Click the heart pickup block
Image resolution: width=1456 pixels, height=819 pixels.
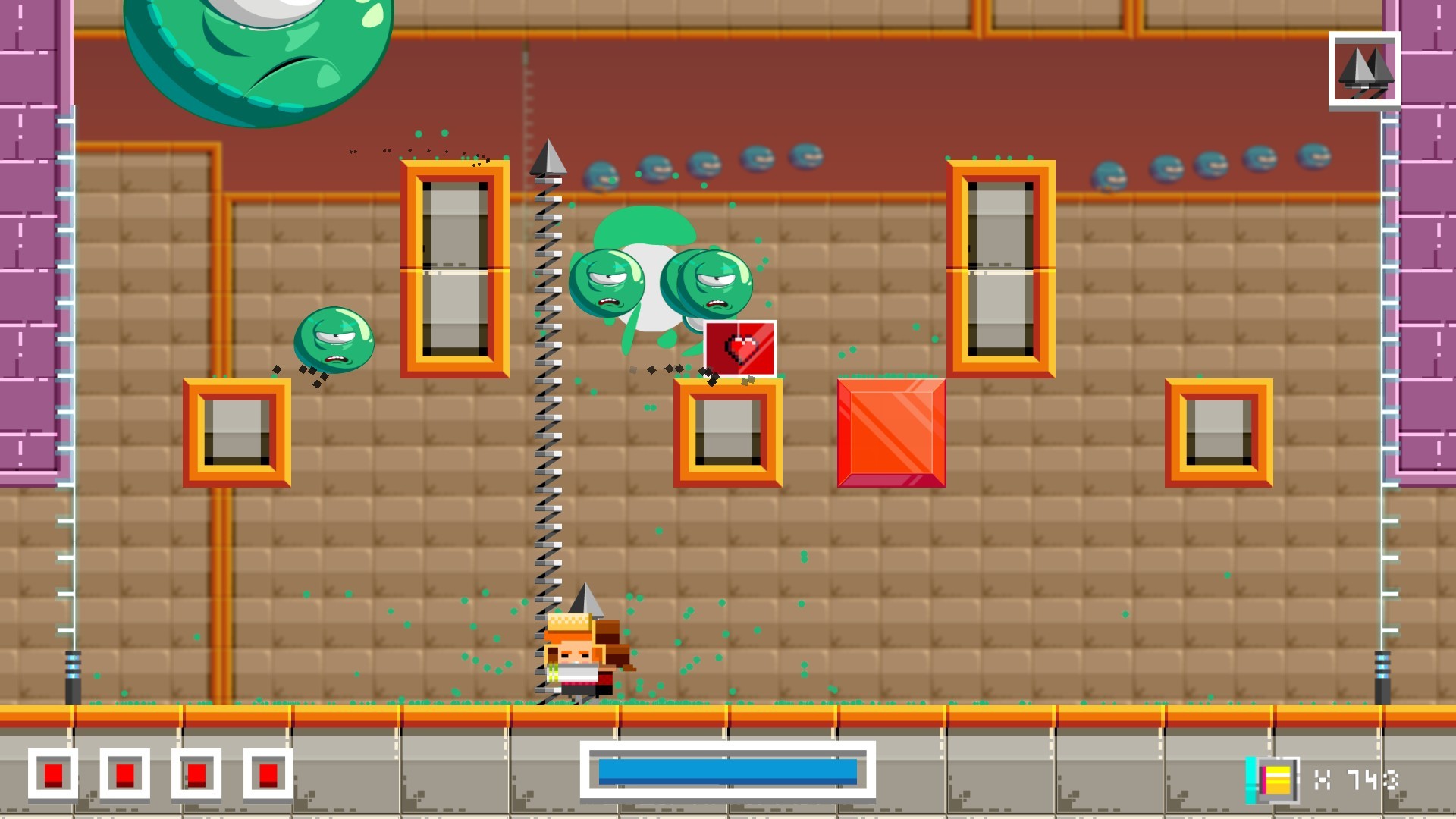[x=741, y=349]
